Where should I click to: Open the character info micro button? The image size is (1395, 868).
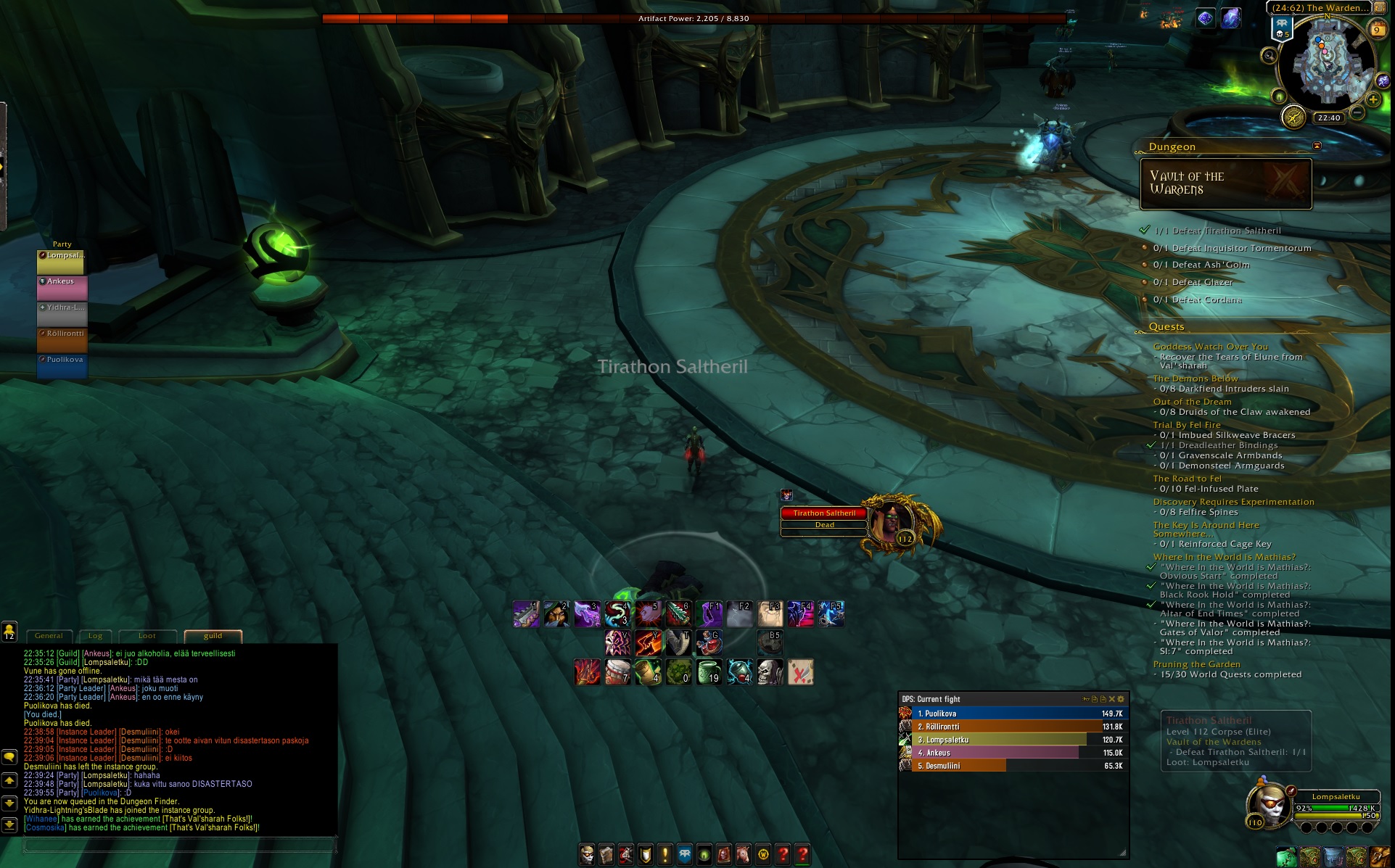[x=587, y=855]
